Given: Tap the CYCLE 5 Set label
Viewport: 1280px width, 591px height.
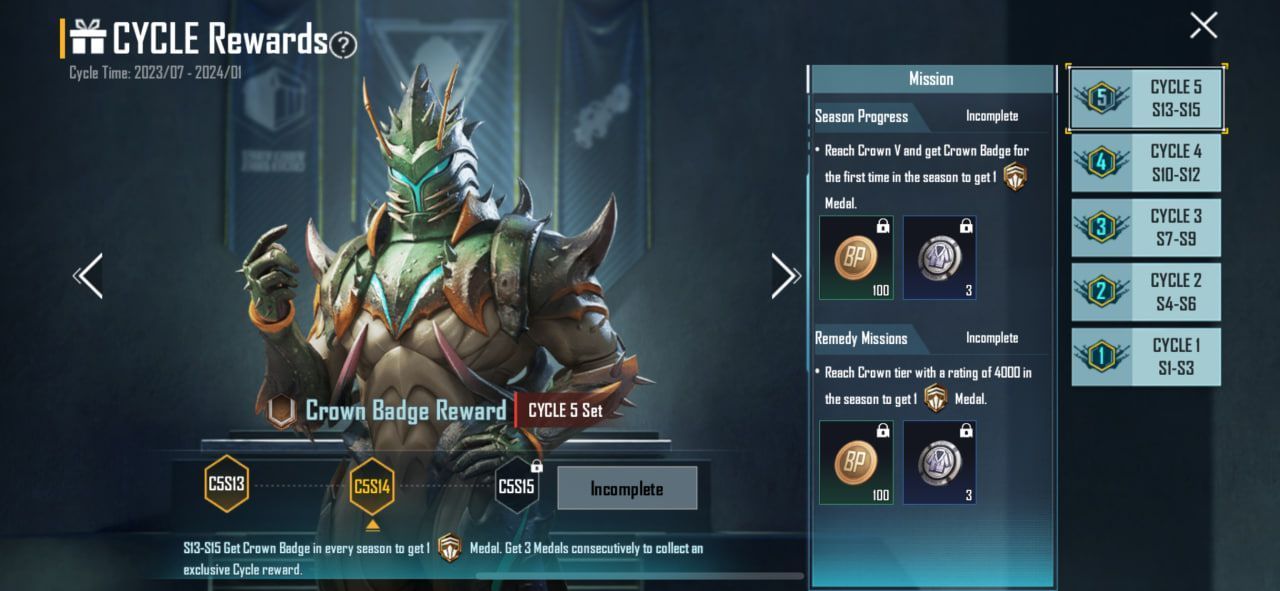Looking at the screenshot, I should point(565,410).
